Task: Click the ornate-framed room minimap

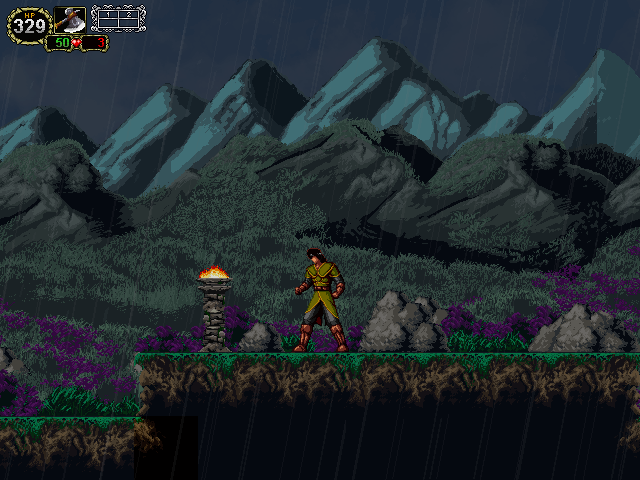Action: (x=118, y=19)
